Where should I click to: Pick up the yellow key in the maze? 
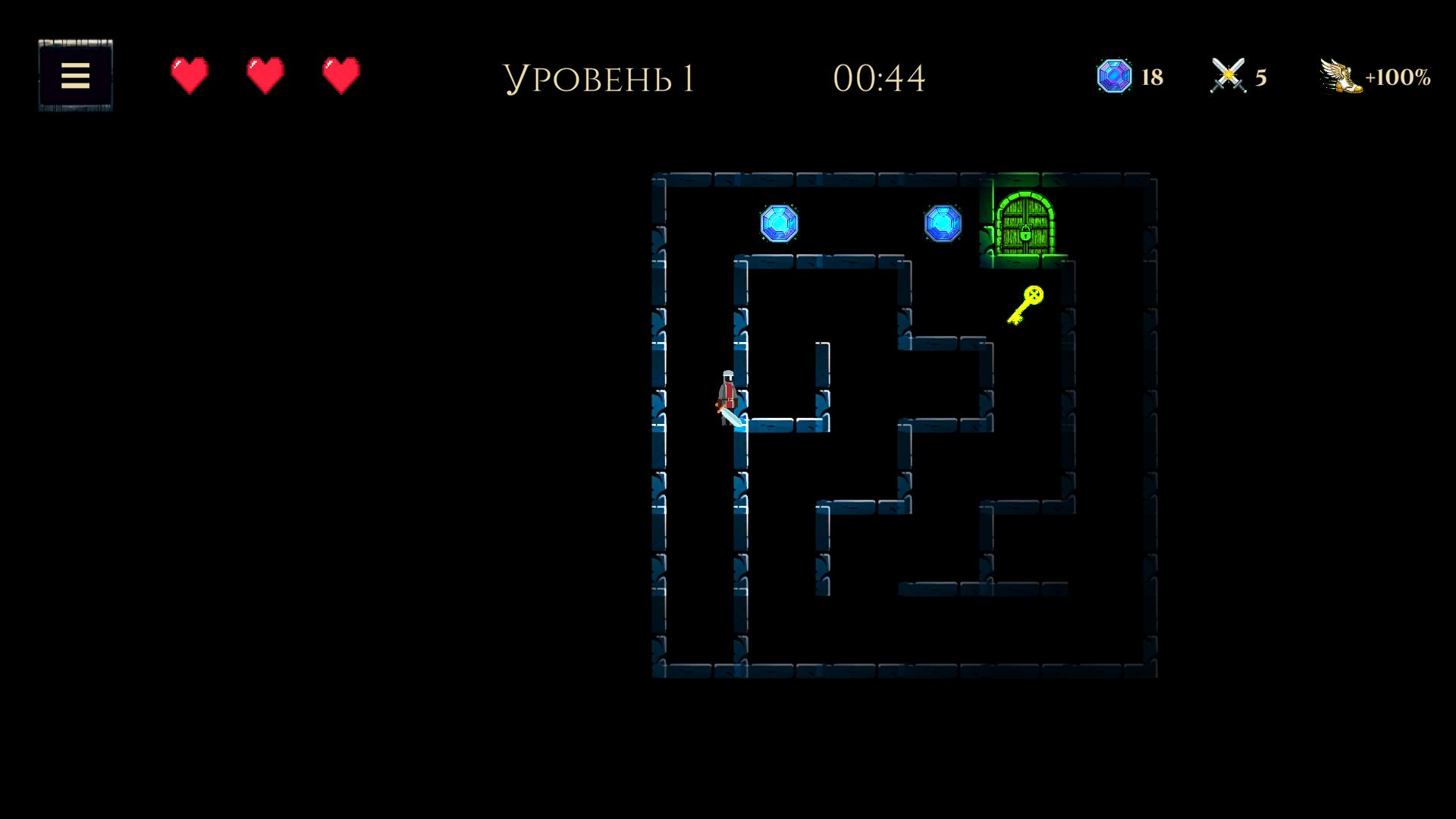tap(1024, 303)
